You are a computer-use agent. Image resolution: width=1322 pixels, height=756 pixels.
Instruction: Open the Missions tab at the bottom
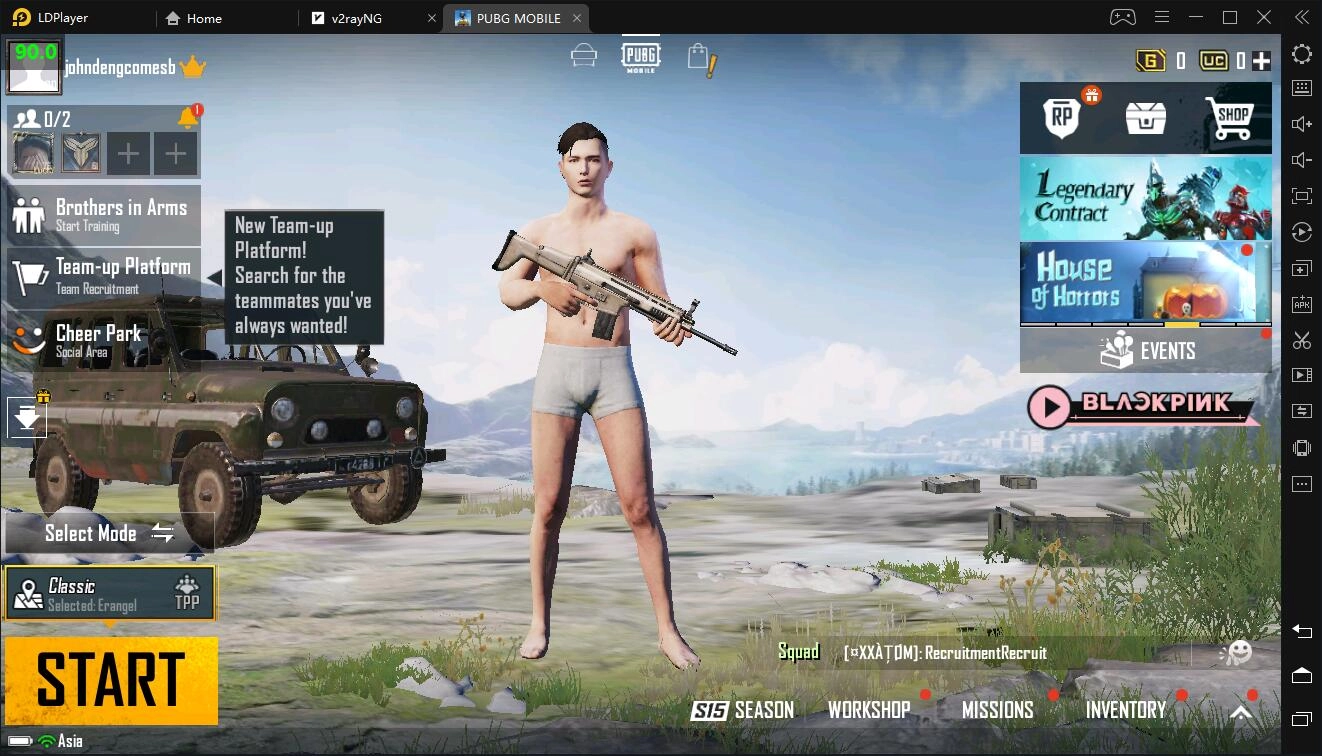997,710
